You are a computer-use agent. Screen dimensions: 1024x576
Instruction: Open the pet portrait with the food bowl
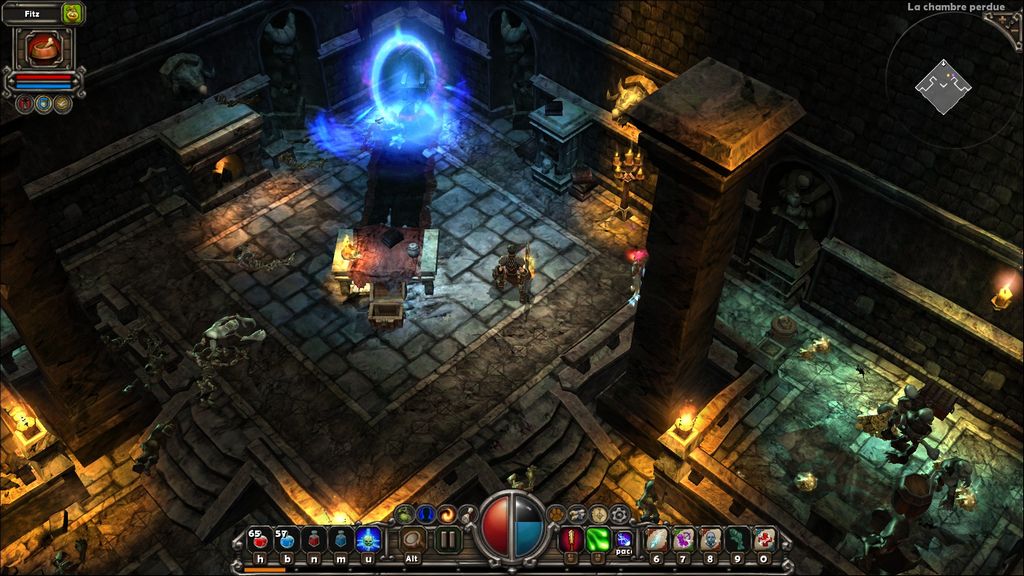point(43,48)
